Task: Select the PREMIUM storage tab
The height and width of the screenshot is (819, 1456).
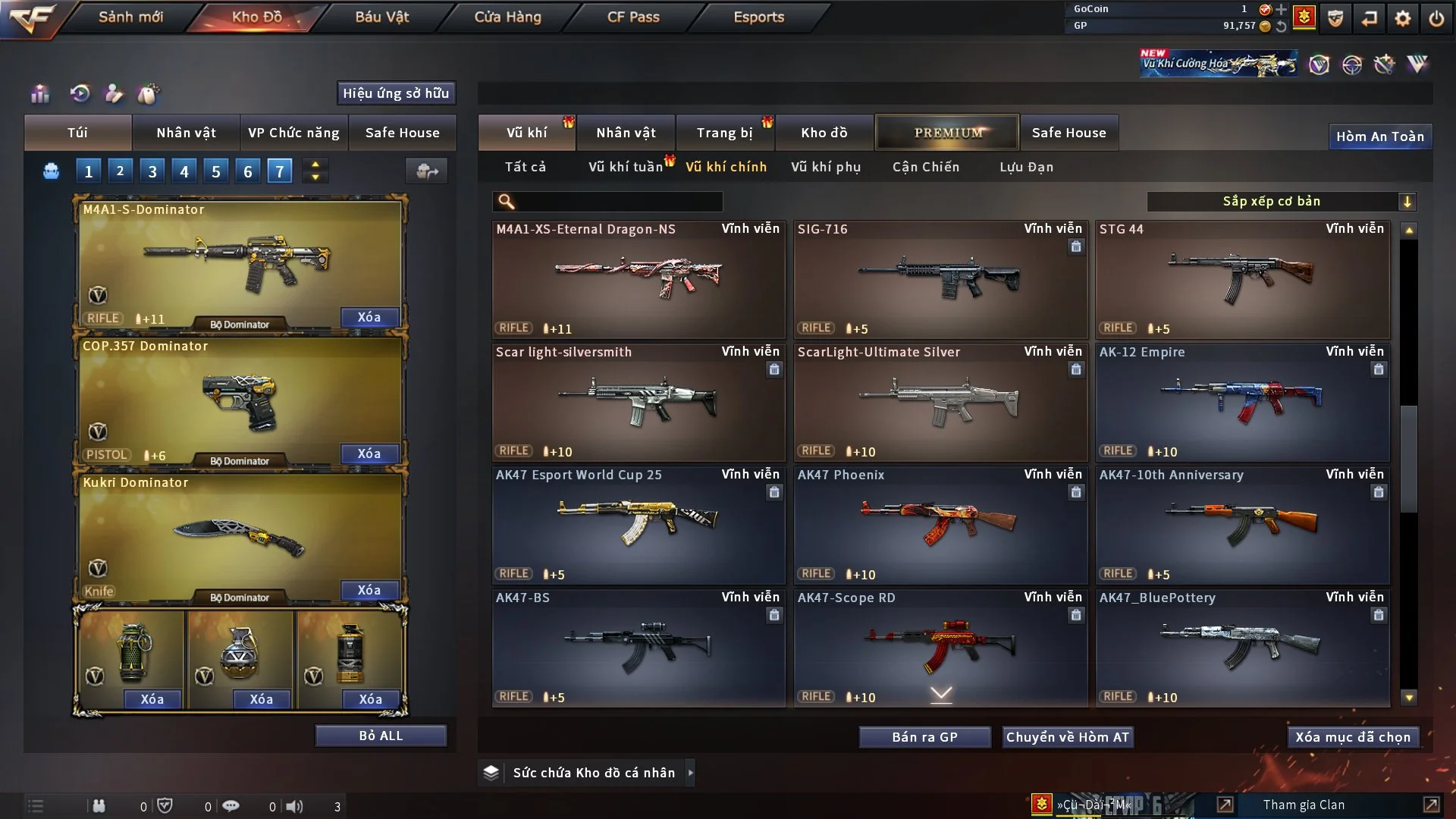Action: click(947, 133)
